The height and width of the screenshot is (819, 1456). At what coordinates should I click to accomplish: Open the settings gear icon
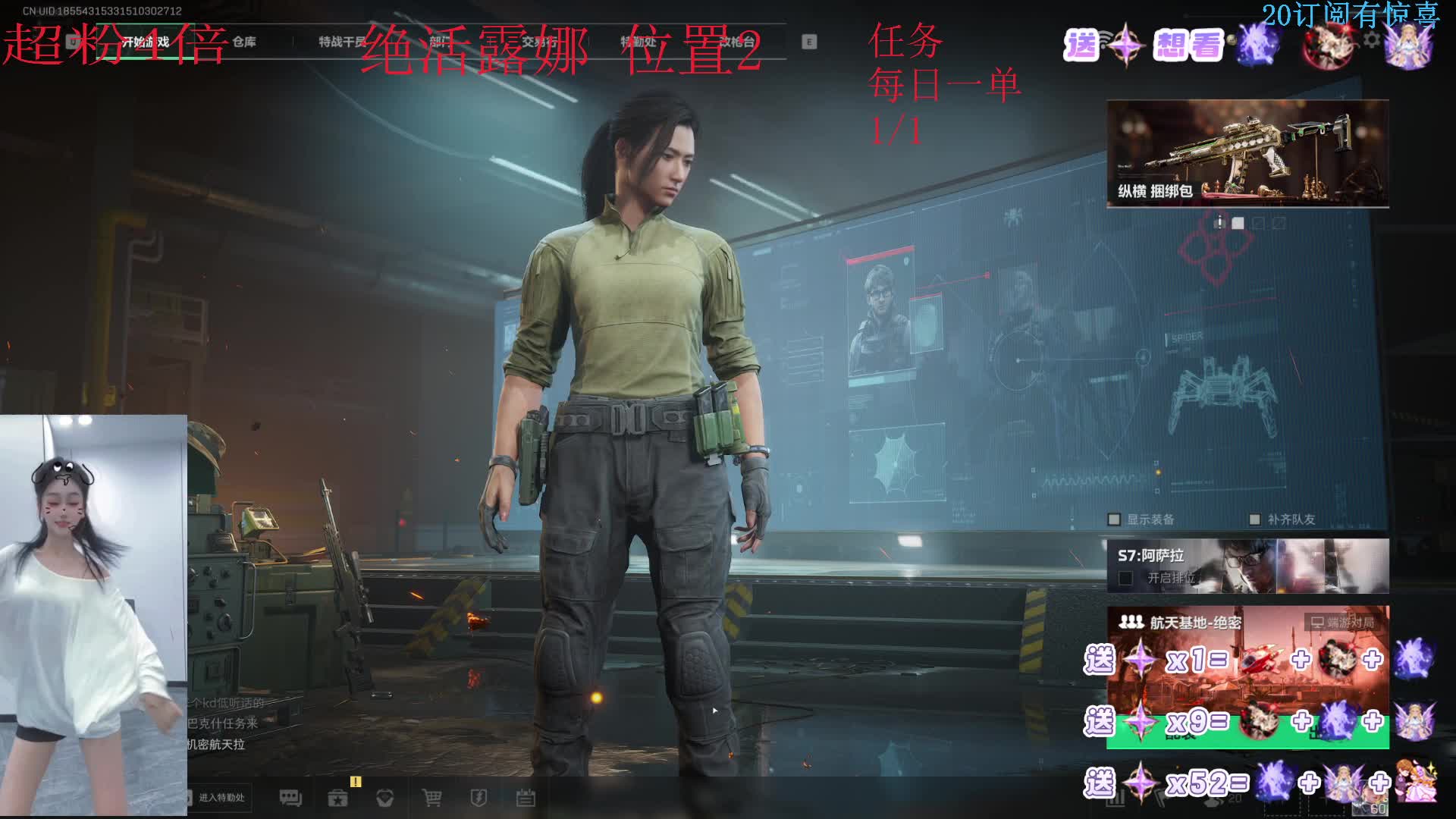(1372, 39)
